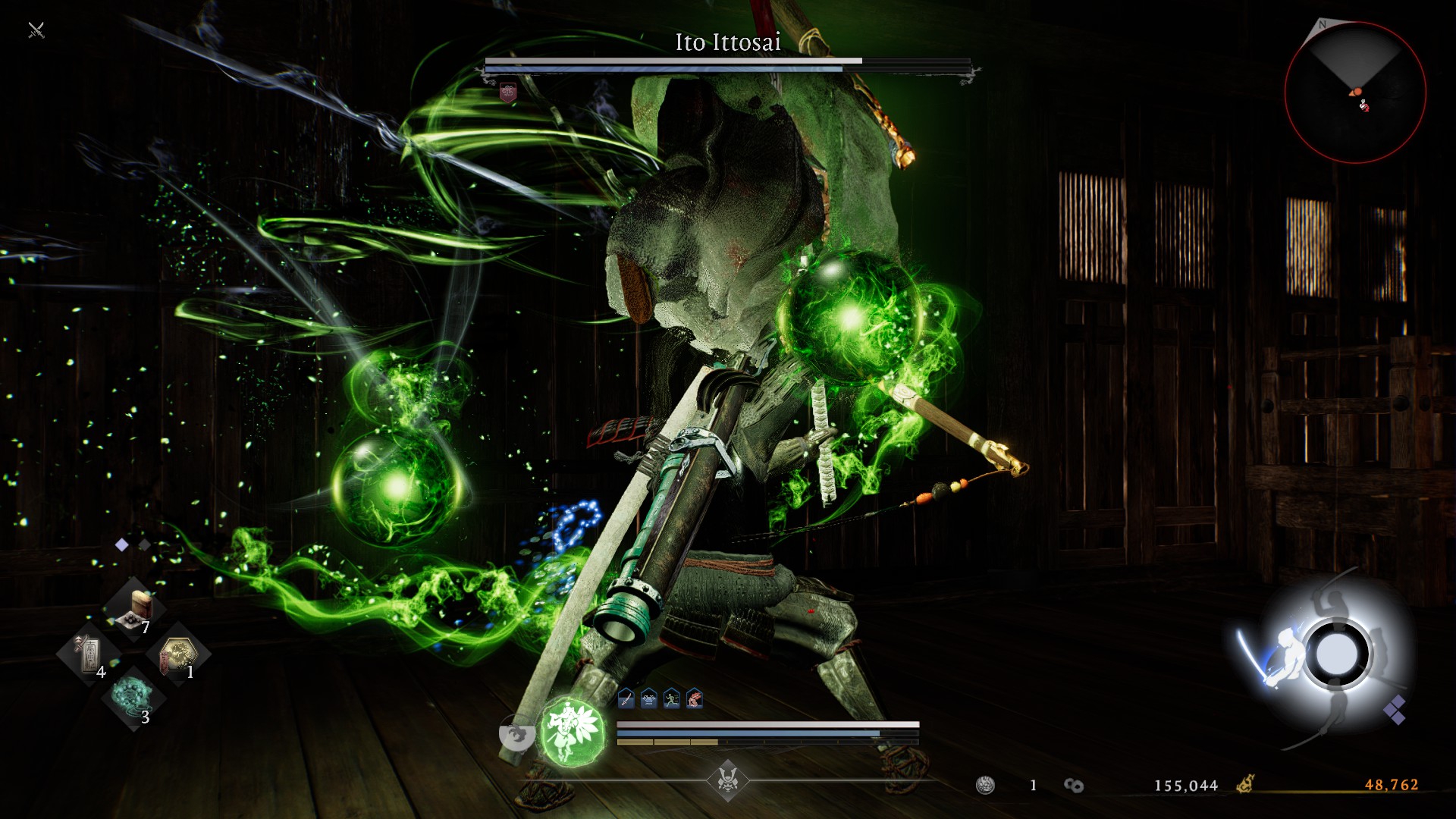Click the armor buff status icon
Viewport: 1456px width, 819px height.
click(649, 699)
